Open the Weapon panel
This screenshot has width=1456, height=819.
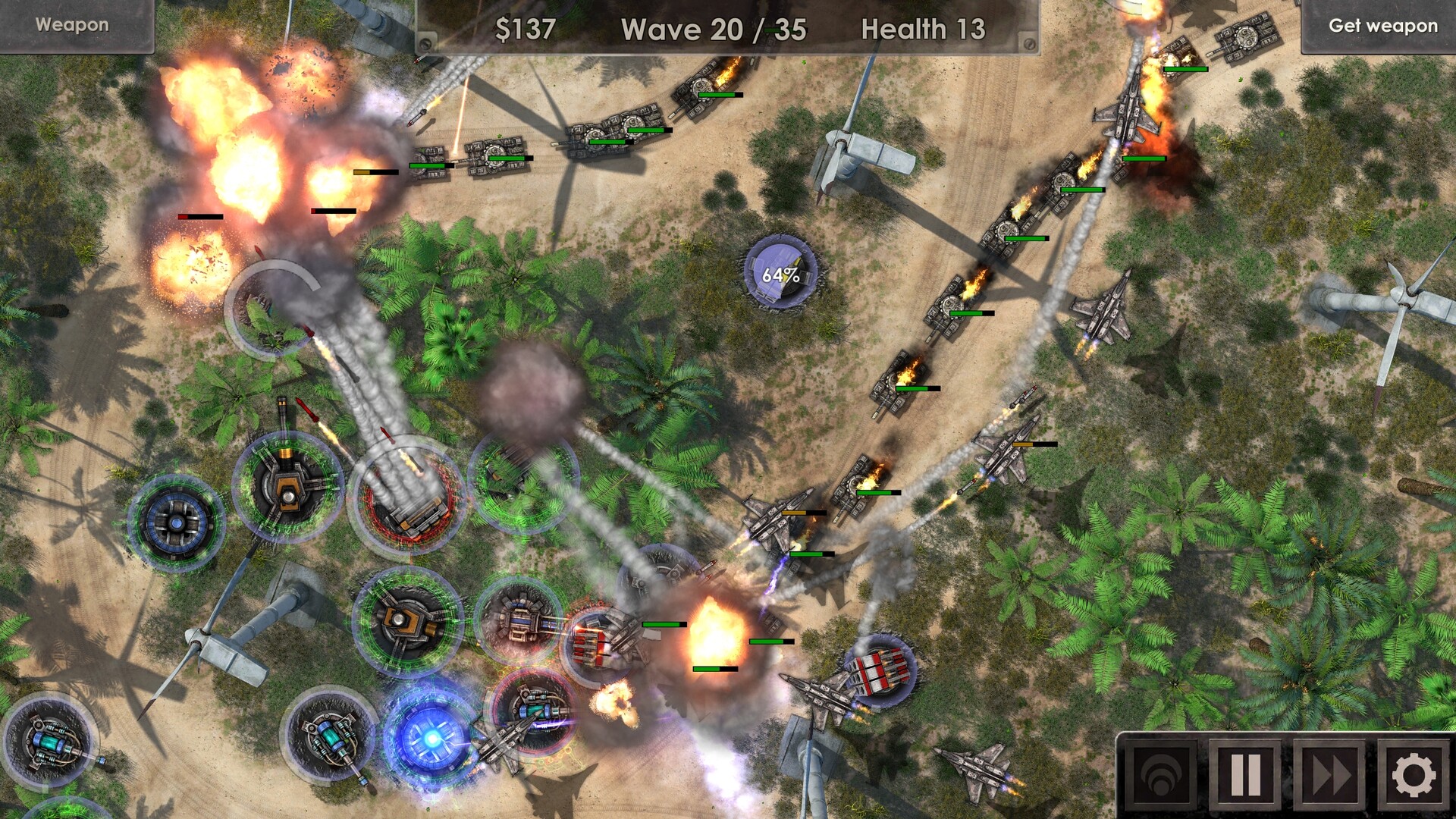pyautogui.click(x=72, y=24)
